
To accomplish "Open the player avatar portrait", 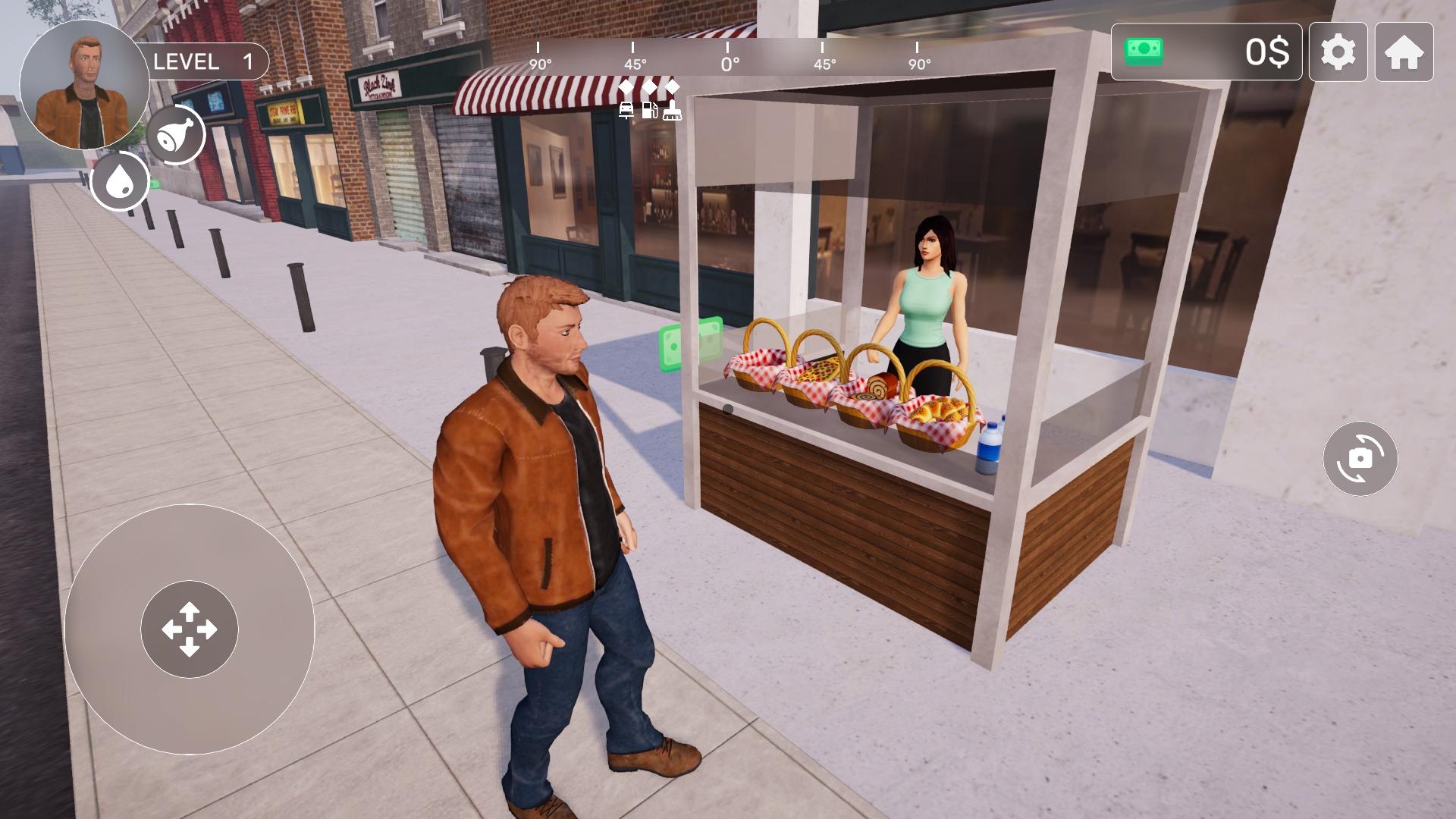I will point(84,86).
